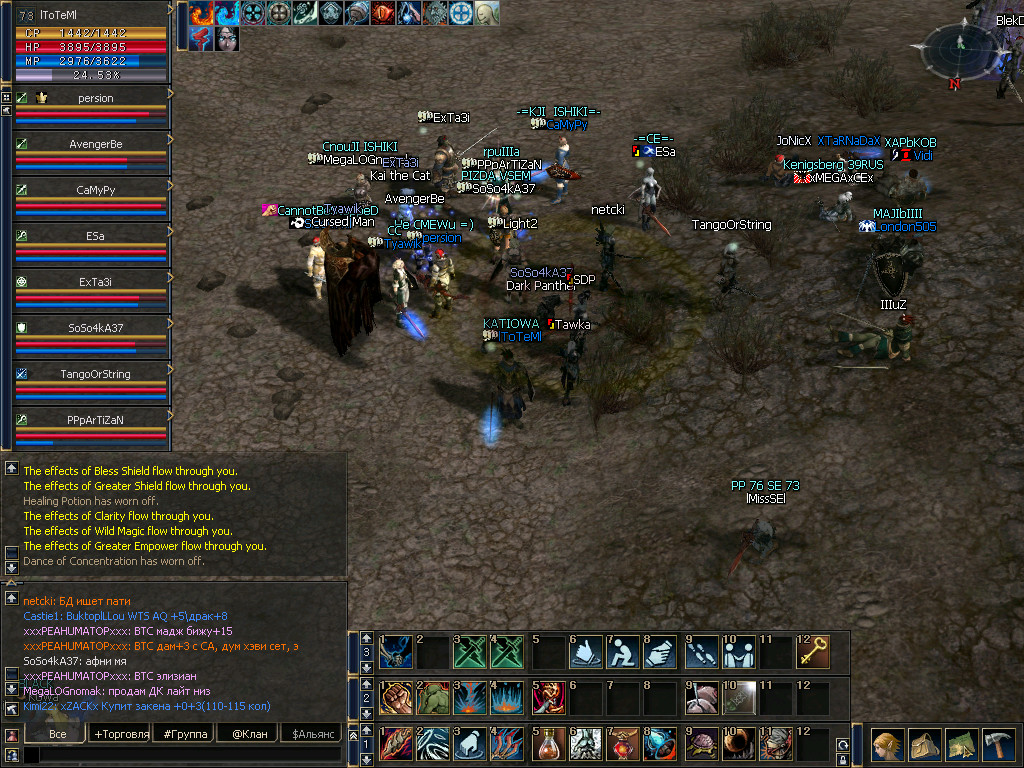Viewport: 1024px width, 768px height.
Task: Select party member persion
Action: [x=95, y=98]
